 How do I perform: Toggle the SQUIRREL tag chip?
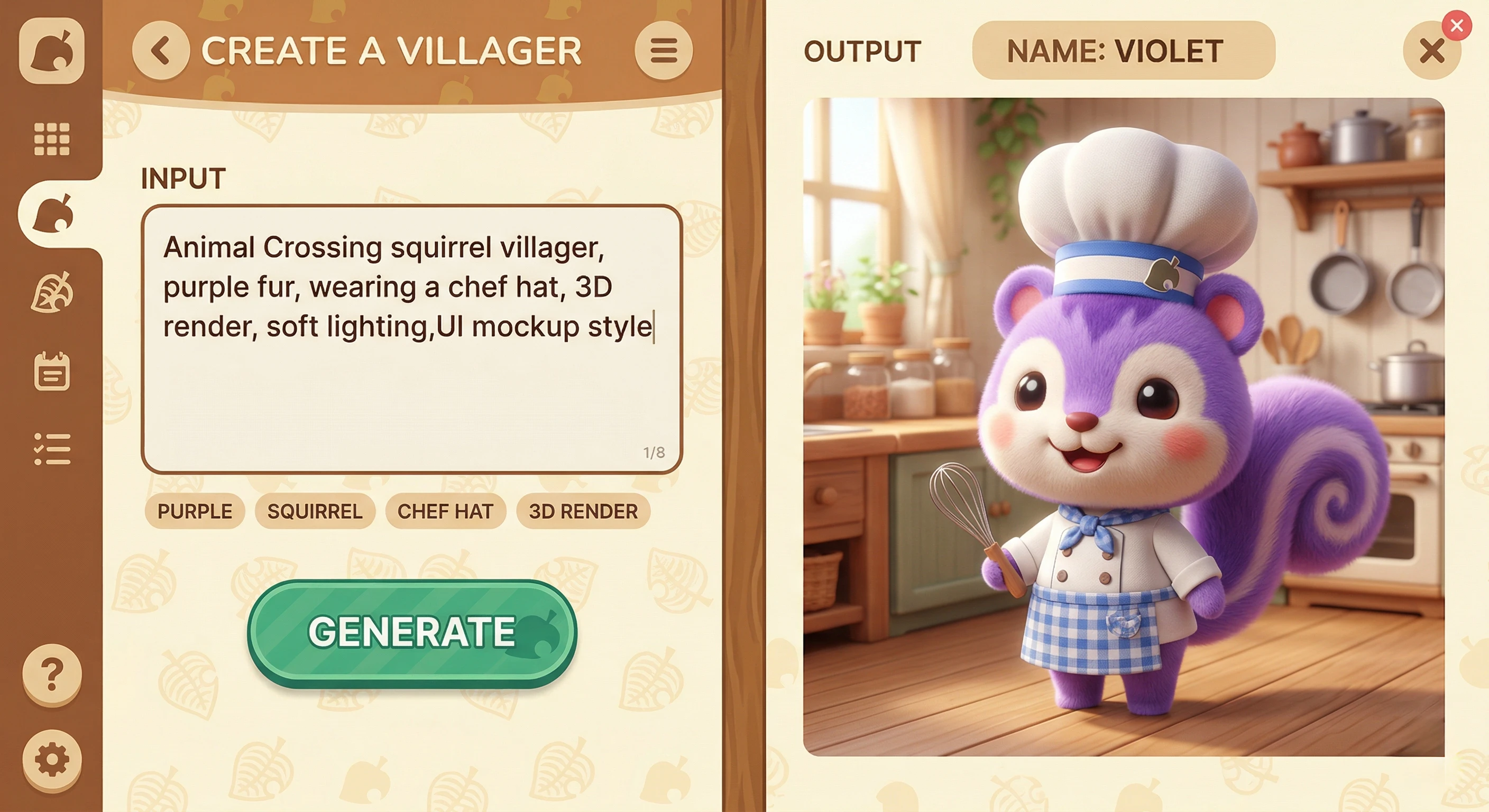point(315,511)
